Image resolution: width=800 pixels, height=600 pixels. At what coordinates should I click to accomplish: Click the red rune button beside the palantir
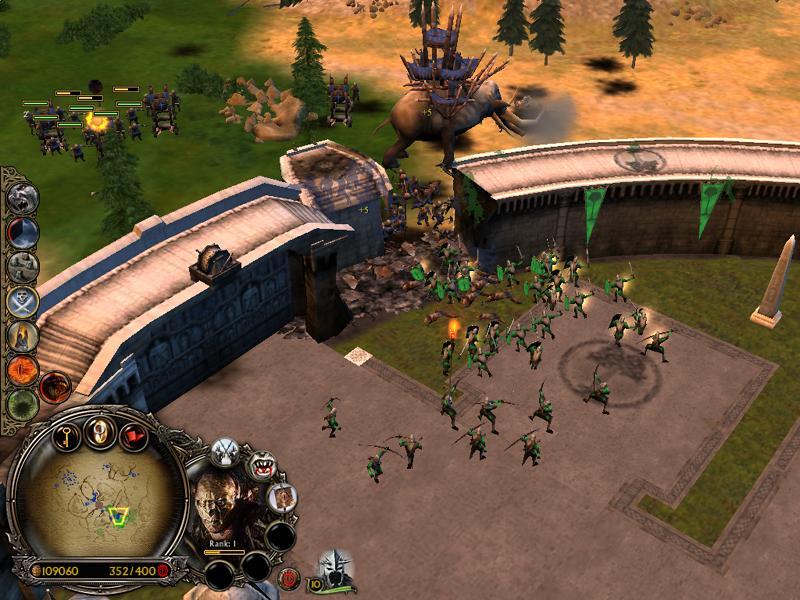[288, 577]
